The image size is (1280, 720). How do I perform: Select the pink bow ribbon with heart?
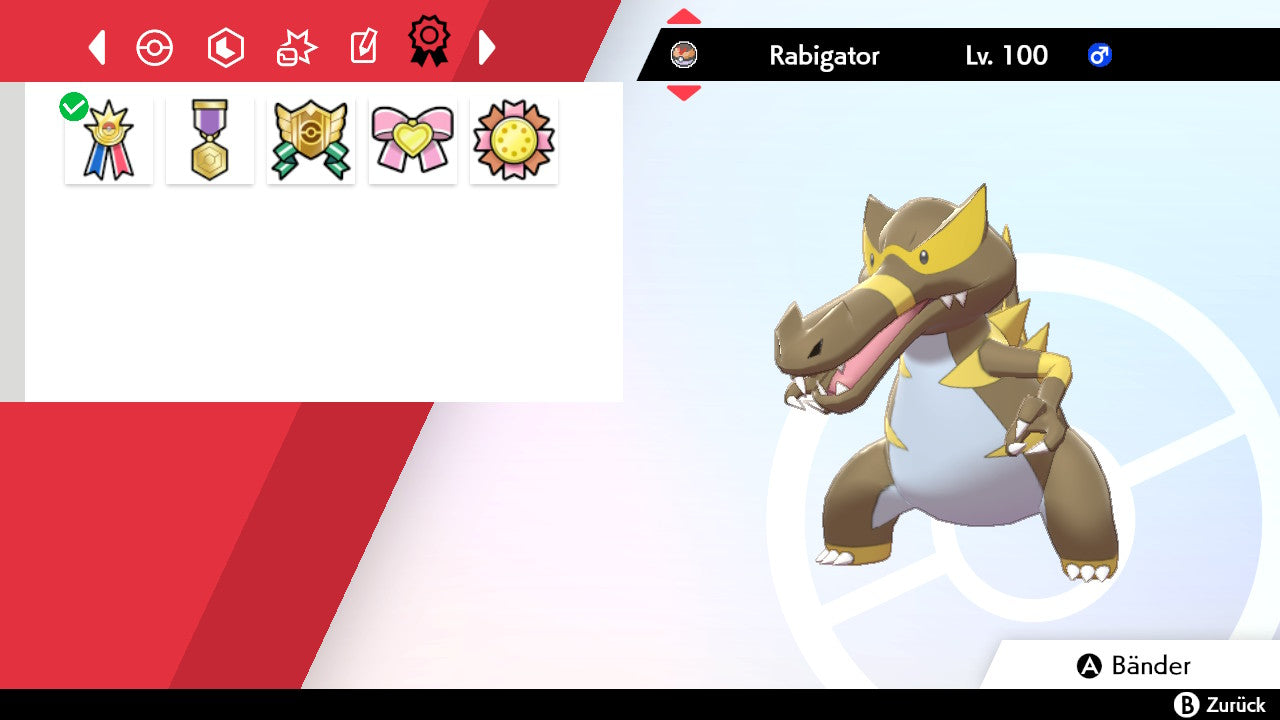click(413, 140)
